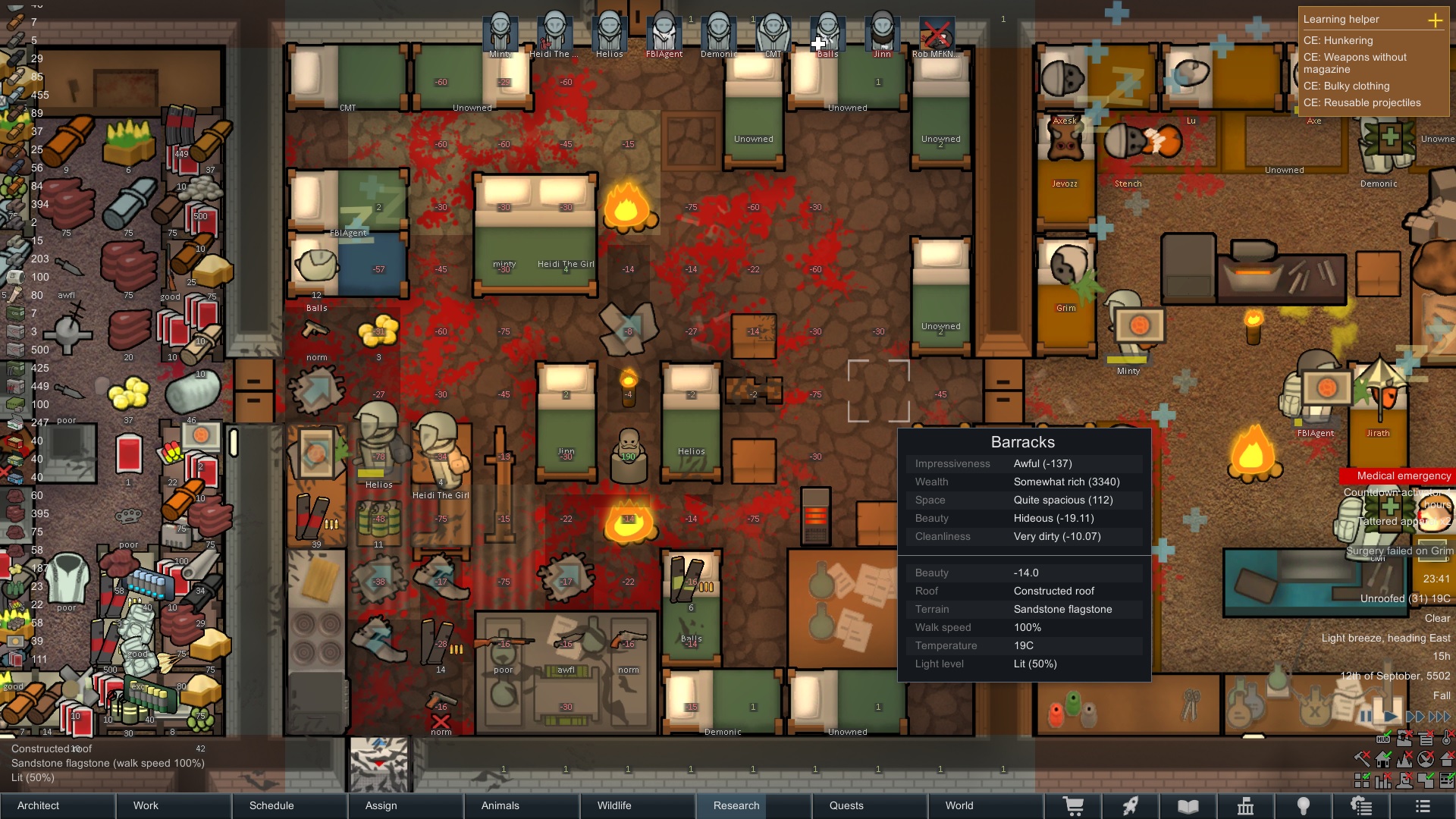
Task: Open the main menu list icon
Action: click(x=1423, y=806)
